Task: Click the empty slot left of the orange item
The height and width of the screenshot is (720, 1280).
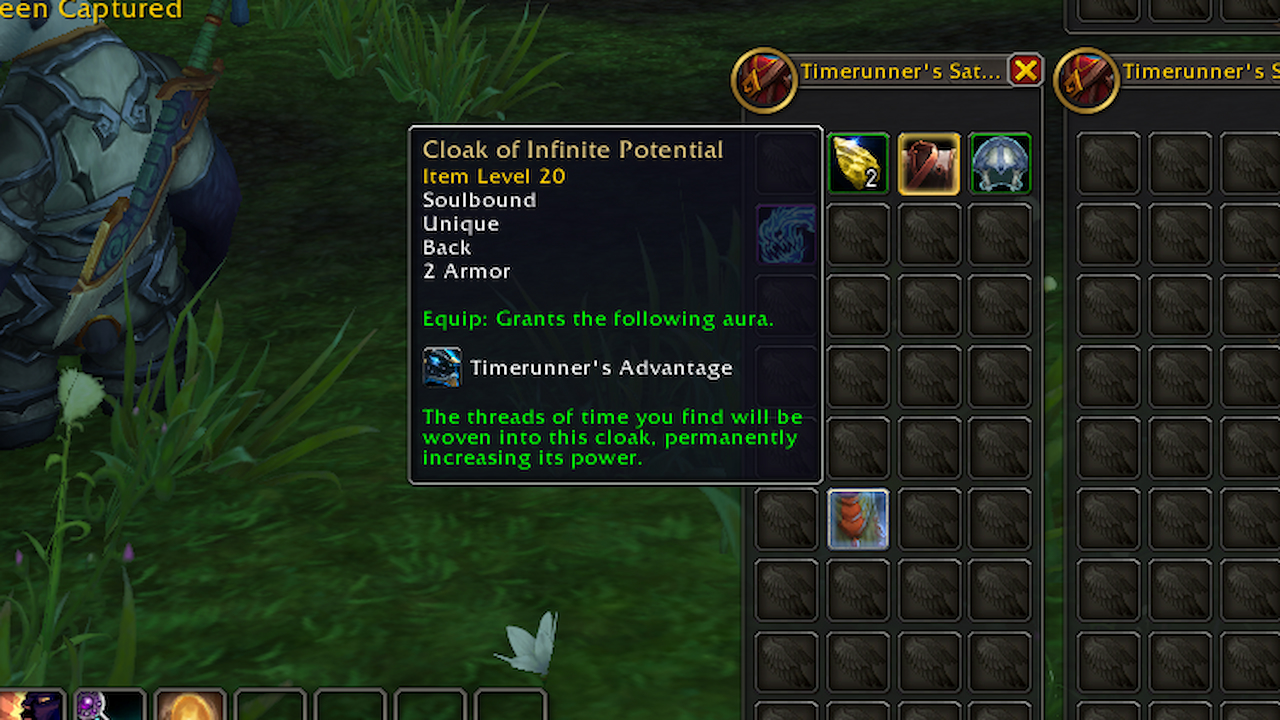Action: (786, 518)
